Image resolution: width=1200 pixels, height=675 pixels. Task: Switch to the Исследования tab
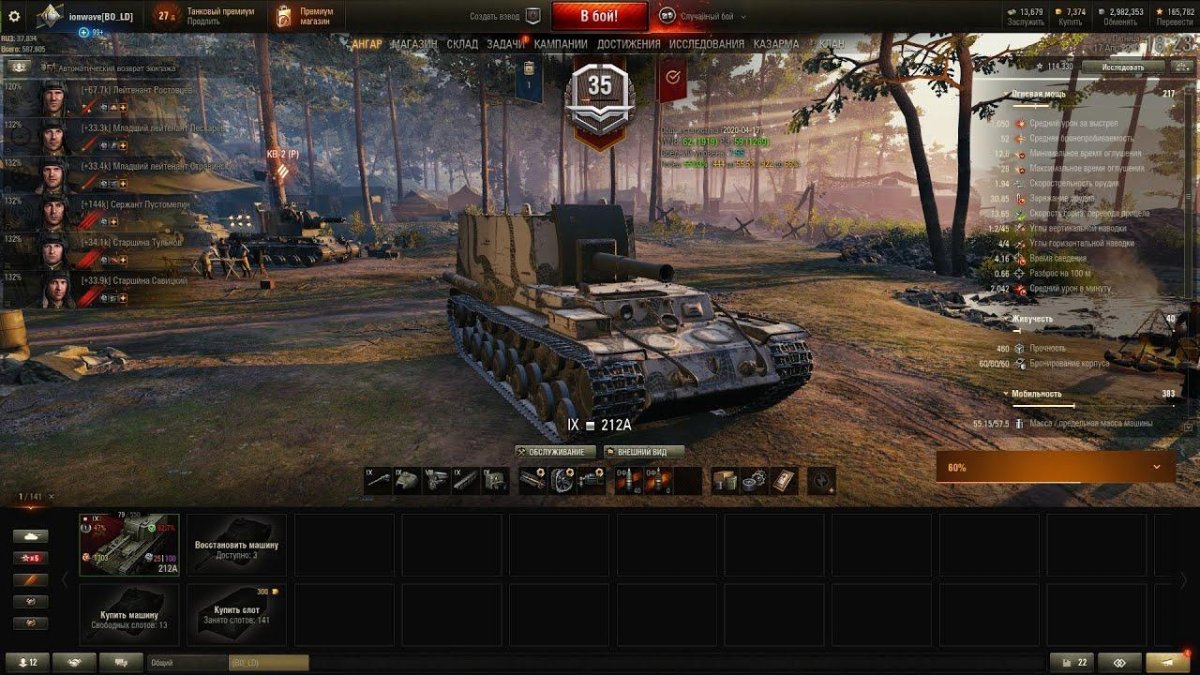(706, 44)
